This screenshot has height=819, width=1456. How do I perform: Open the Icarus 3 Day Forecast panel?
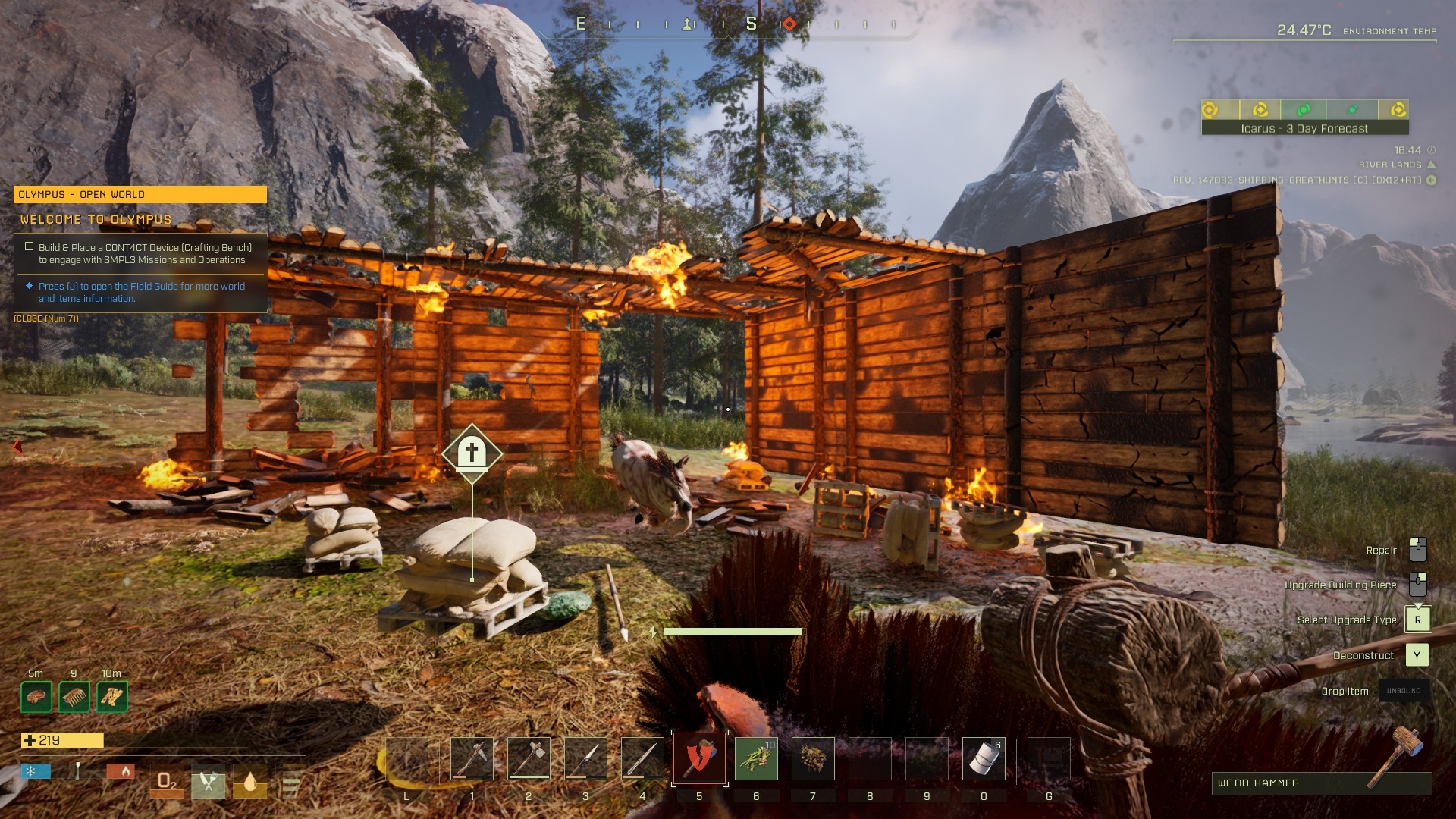tap(1304, 128)
